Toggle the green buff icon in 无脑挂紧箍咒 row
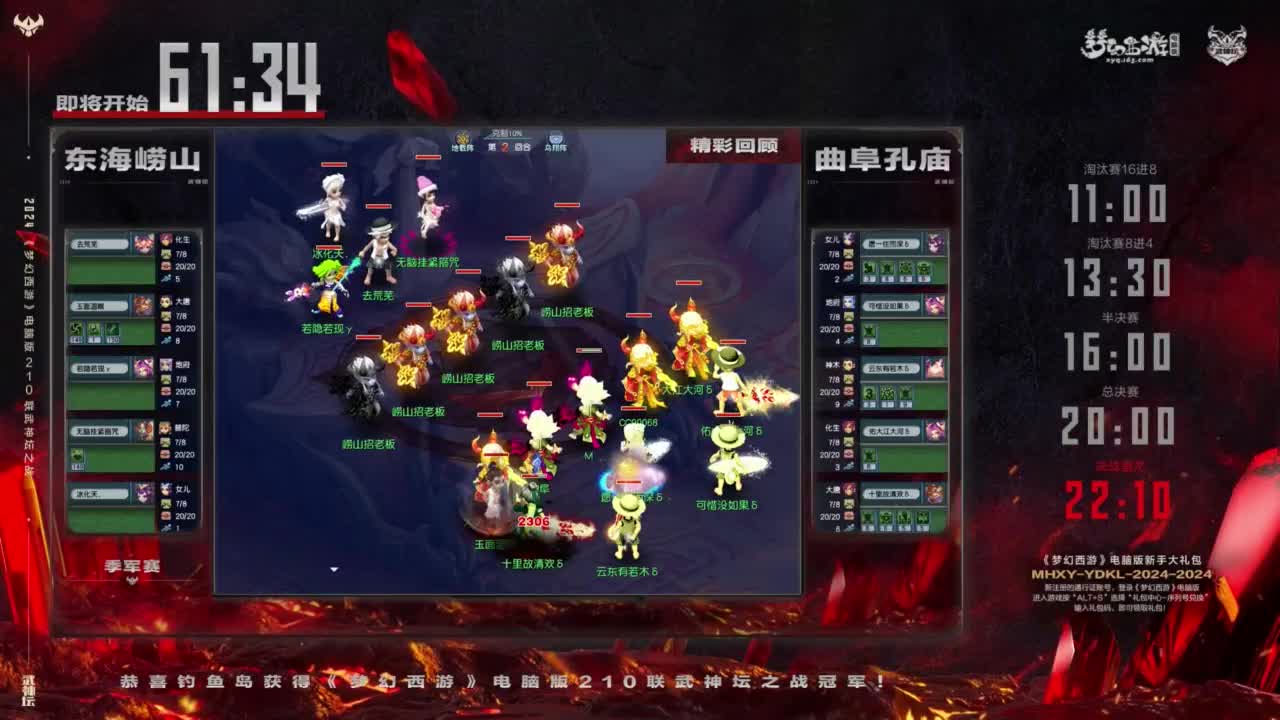The image size is (1280, 720). click(x=78, y=454)
